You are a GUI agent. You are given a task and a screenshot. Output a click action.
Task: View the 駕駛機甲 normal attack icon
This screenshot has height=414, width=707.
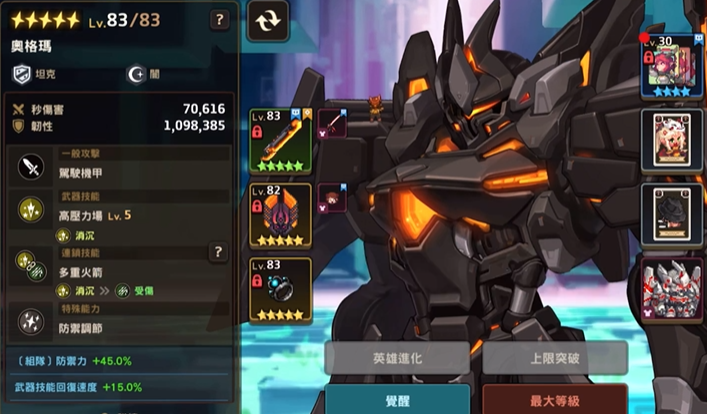point(30,167)
